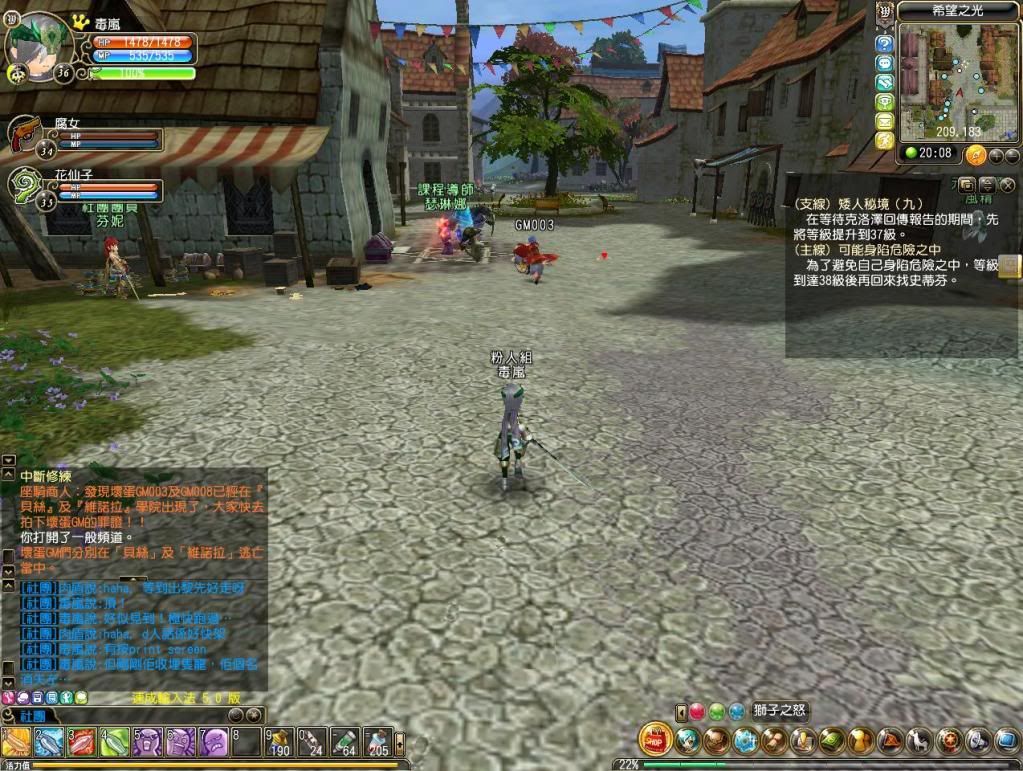This screenshot has height=771, width=1023.
Task: Click the white horse mount icon
Action: [919, 741]
